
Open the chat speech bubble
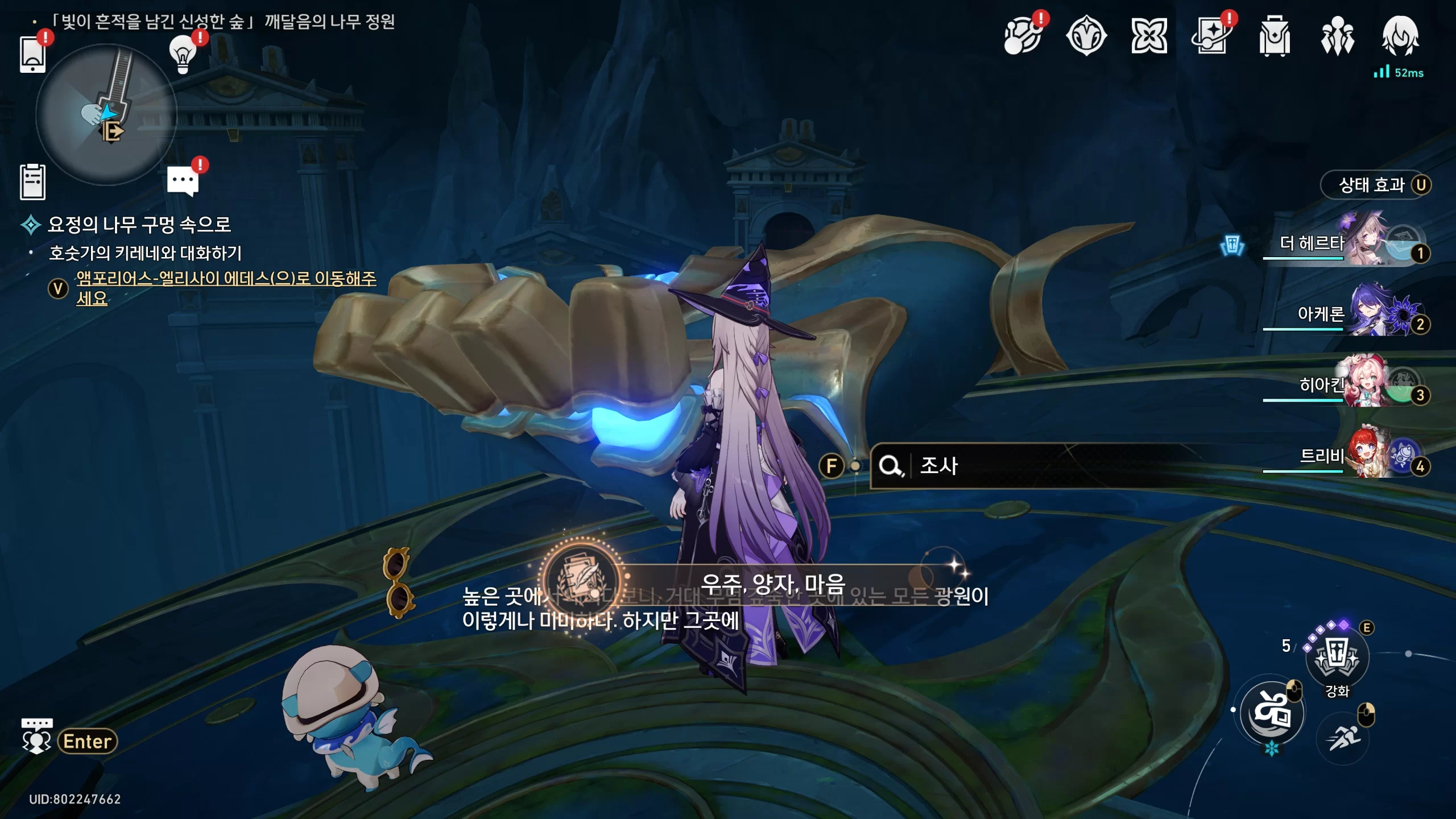pos(183,181)
